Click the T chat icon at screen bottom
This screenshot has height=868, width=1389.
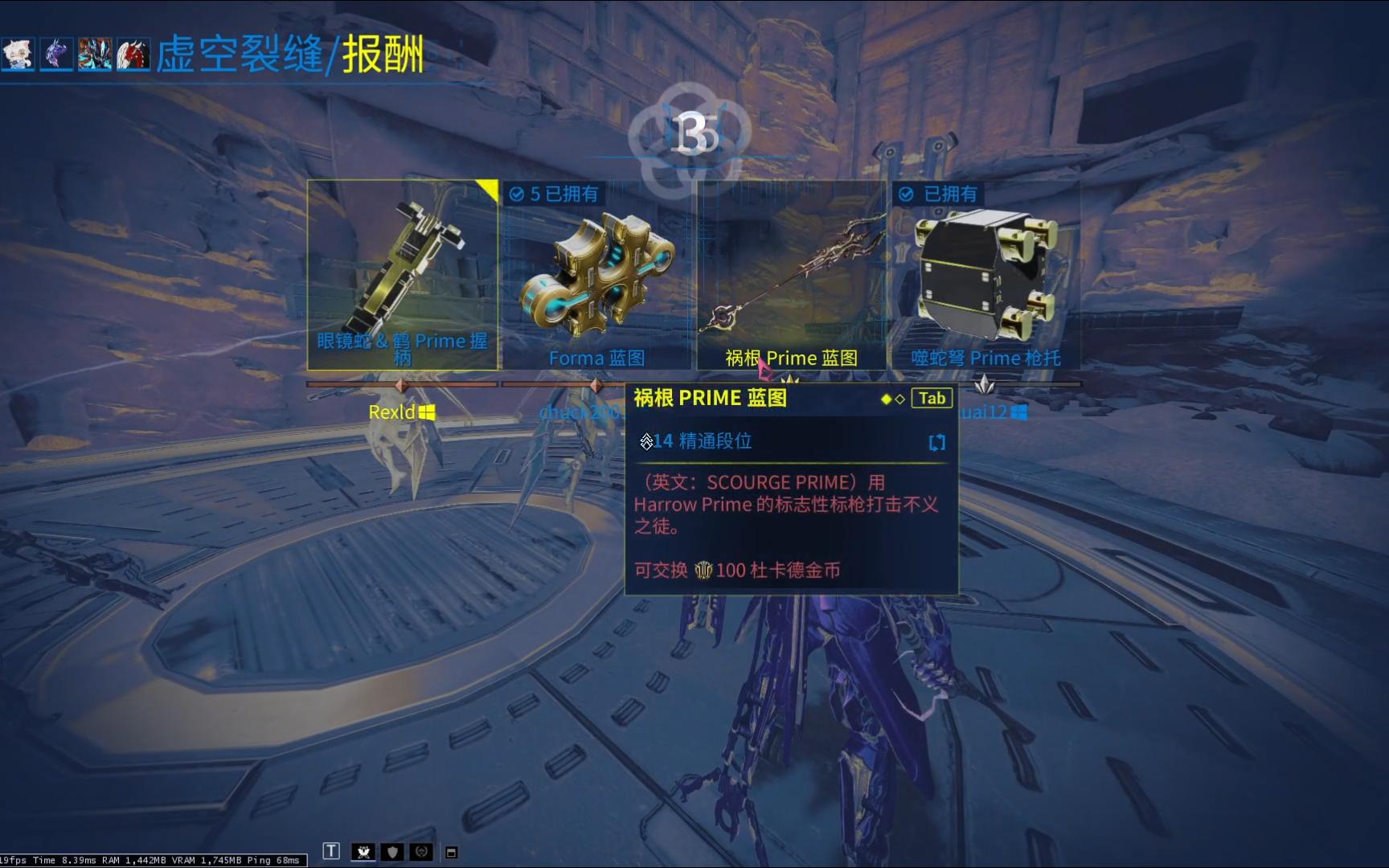331,850
